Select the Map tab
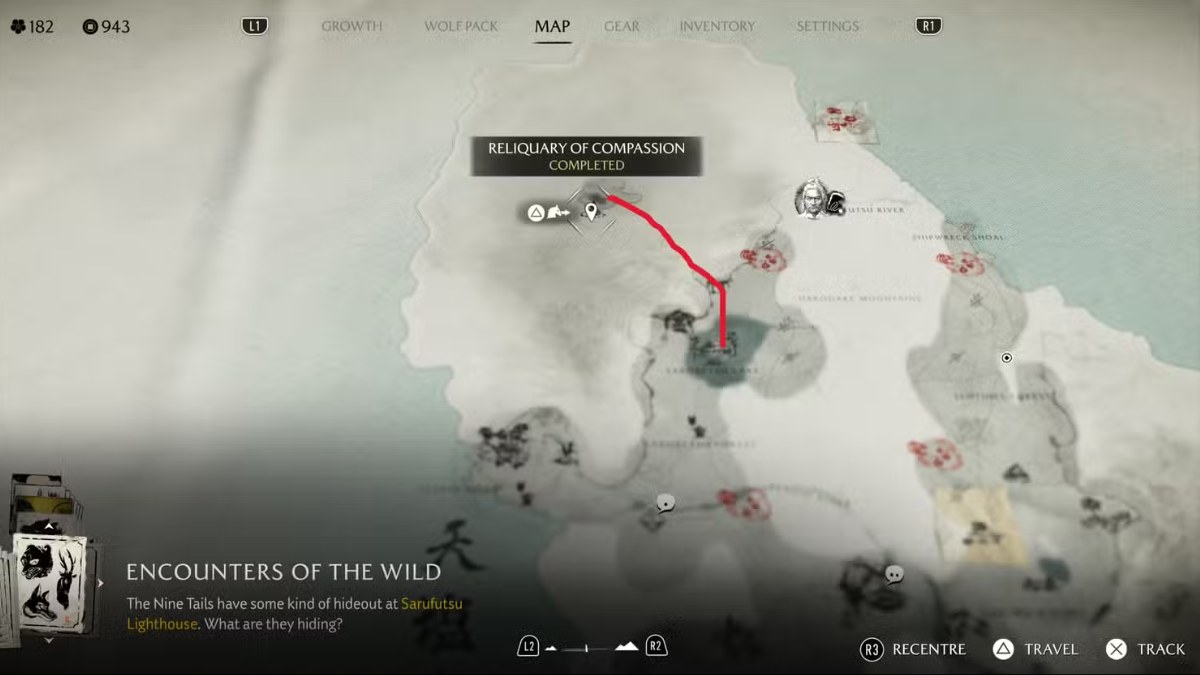Image resolution: width=1200 pixels, height=675 pixels. click(x=552, y=26)
